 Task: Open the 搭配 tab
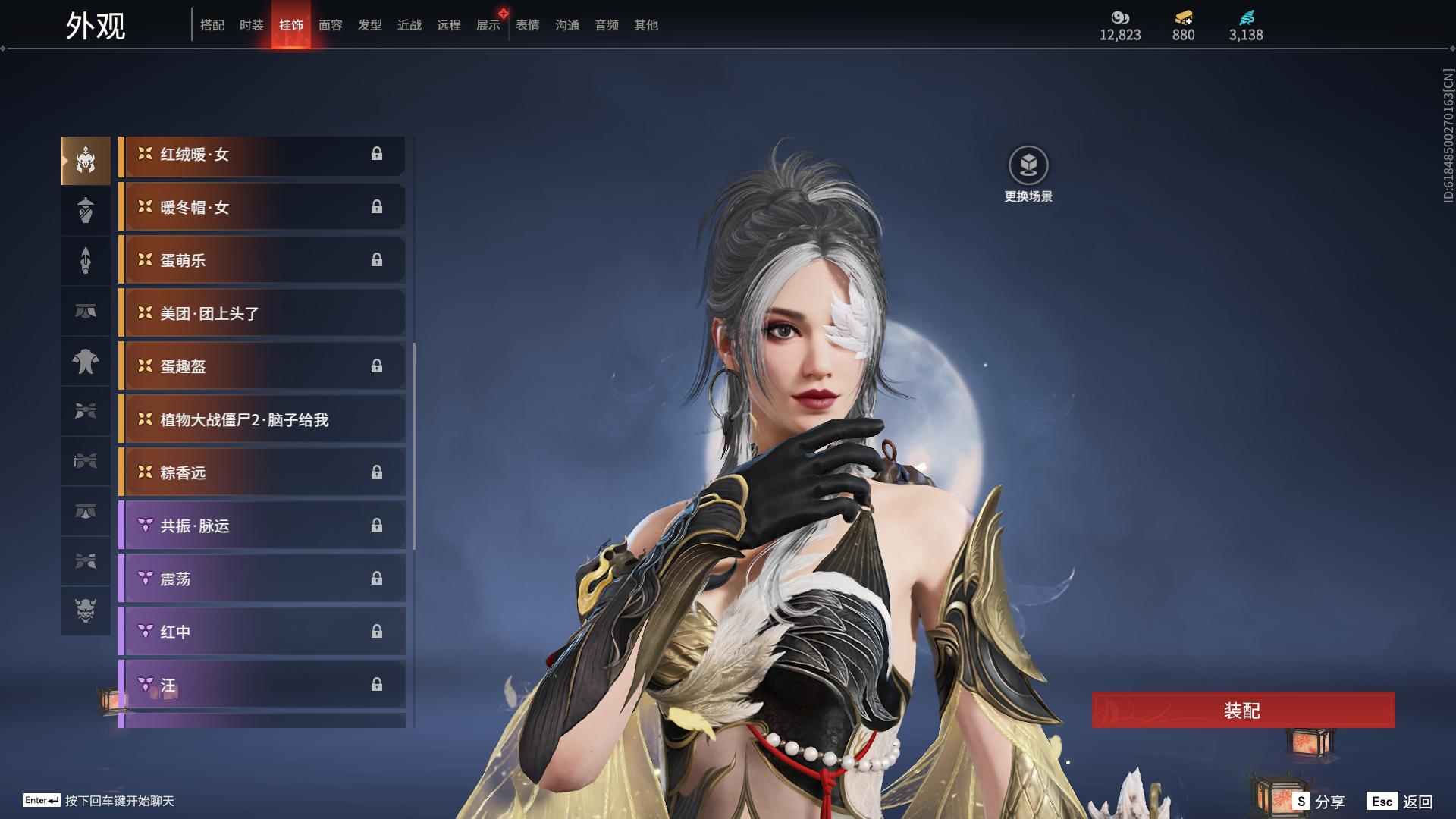212,25
